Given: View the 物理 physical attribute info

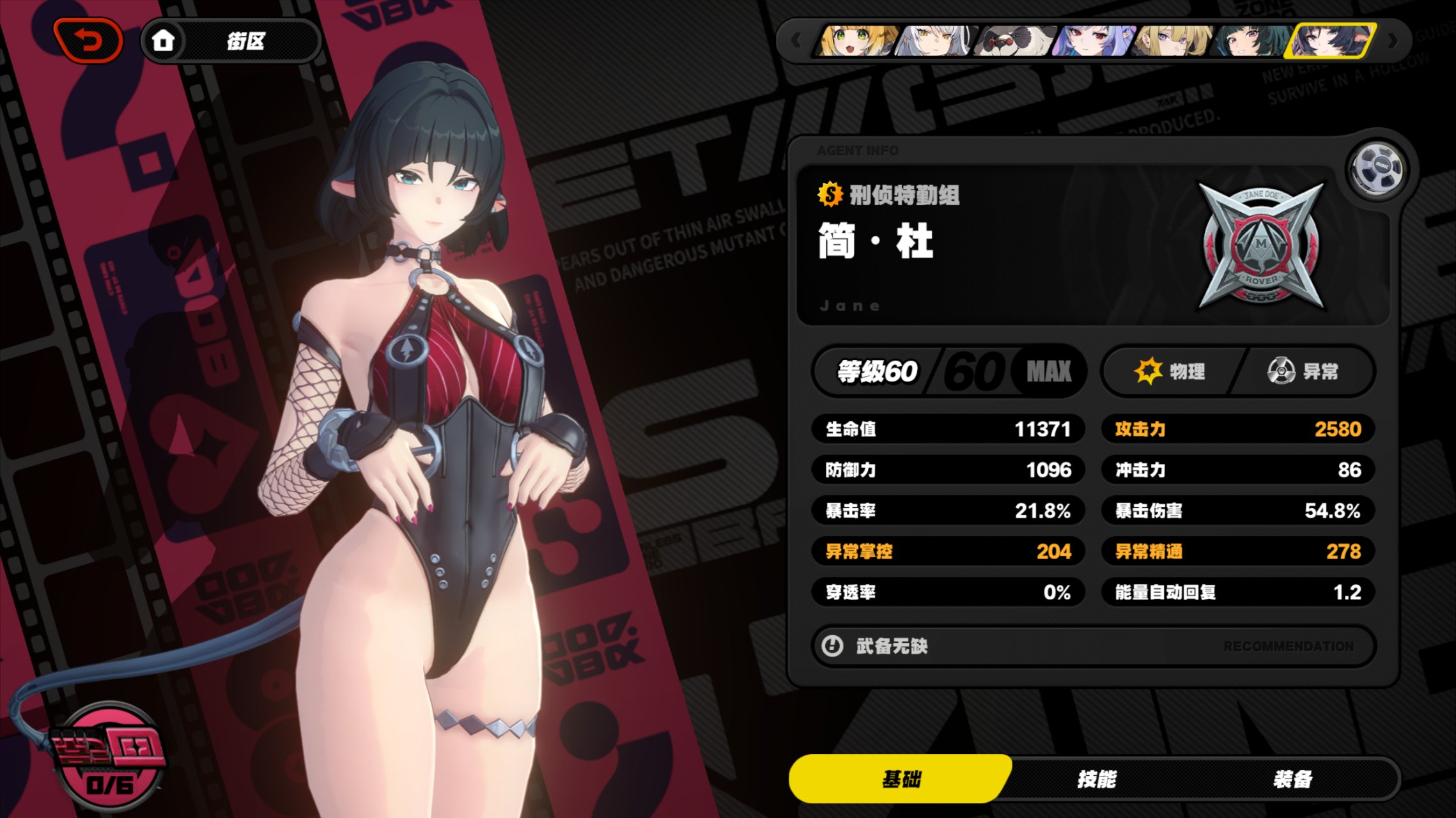Looking at the screenshot, I should click(x=1171, y=371).
